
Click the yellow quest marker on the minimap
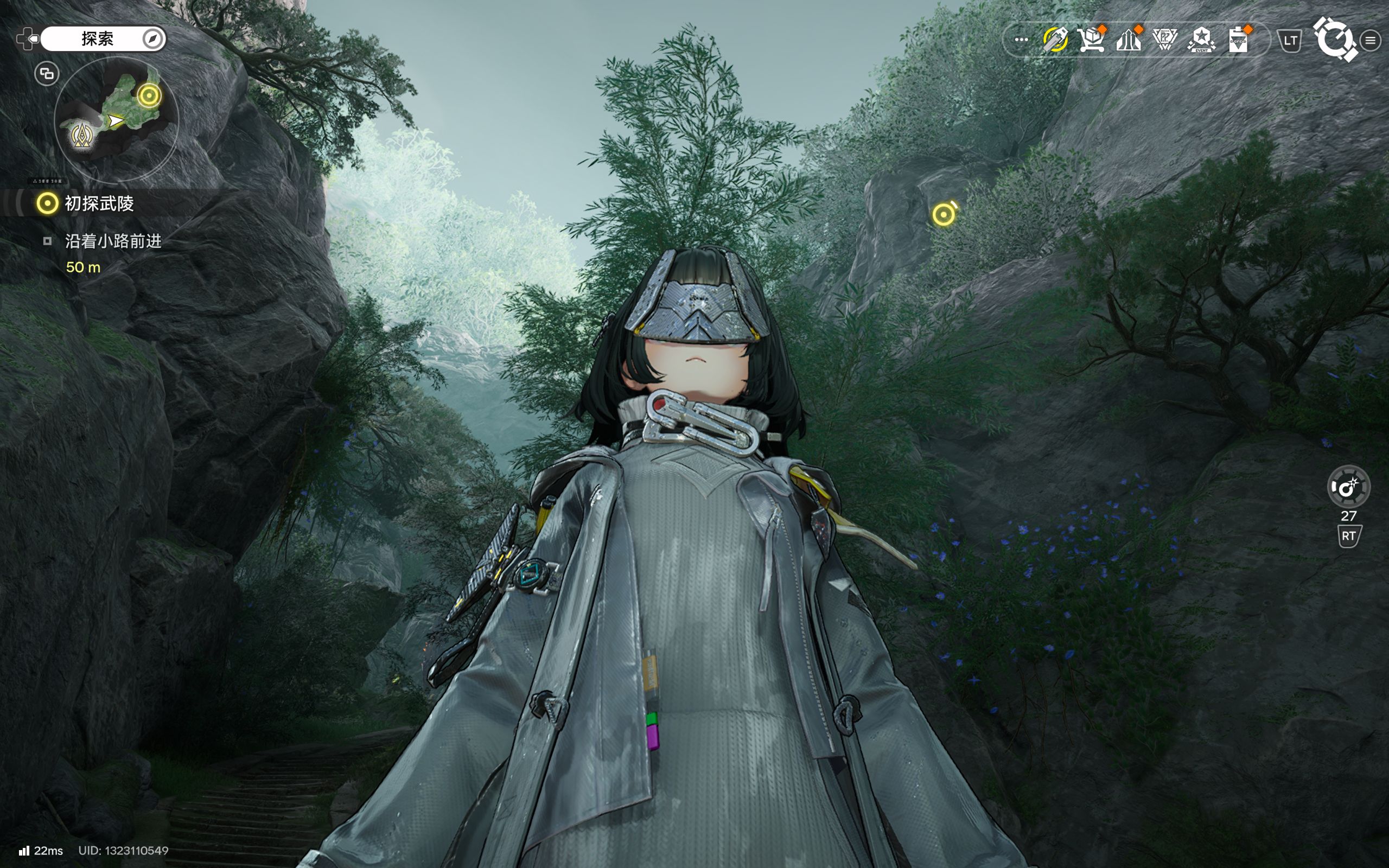coord(149,95)
